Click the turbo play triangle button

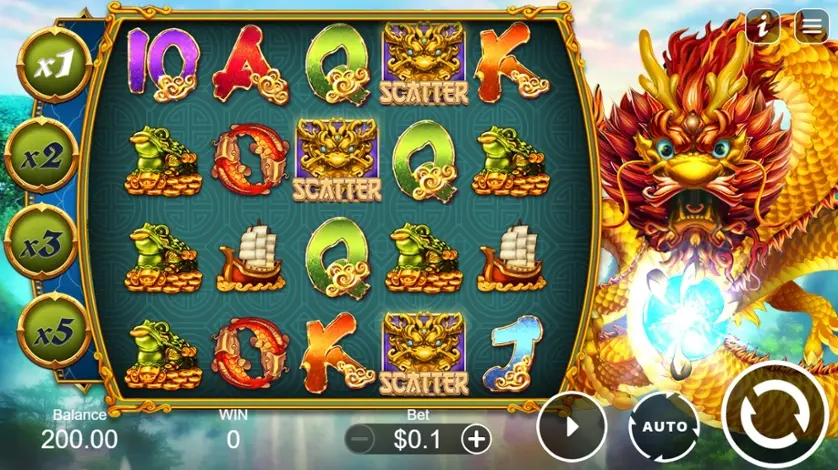click(572, 426)
